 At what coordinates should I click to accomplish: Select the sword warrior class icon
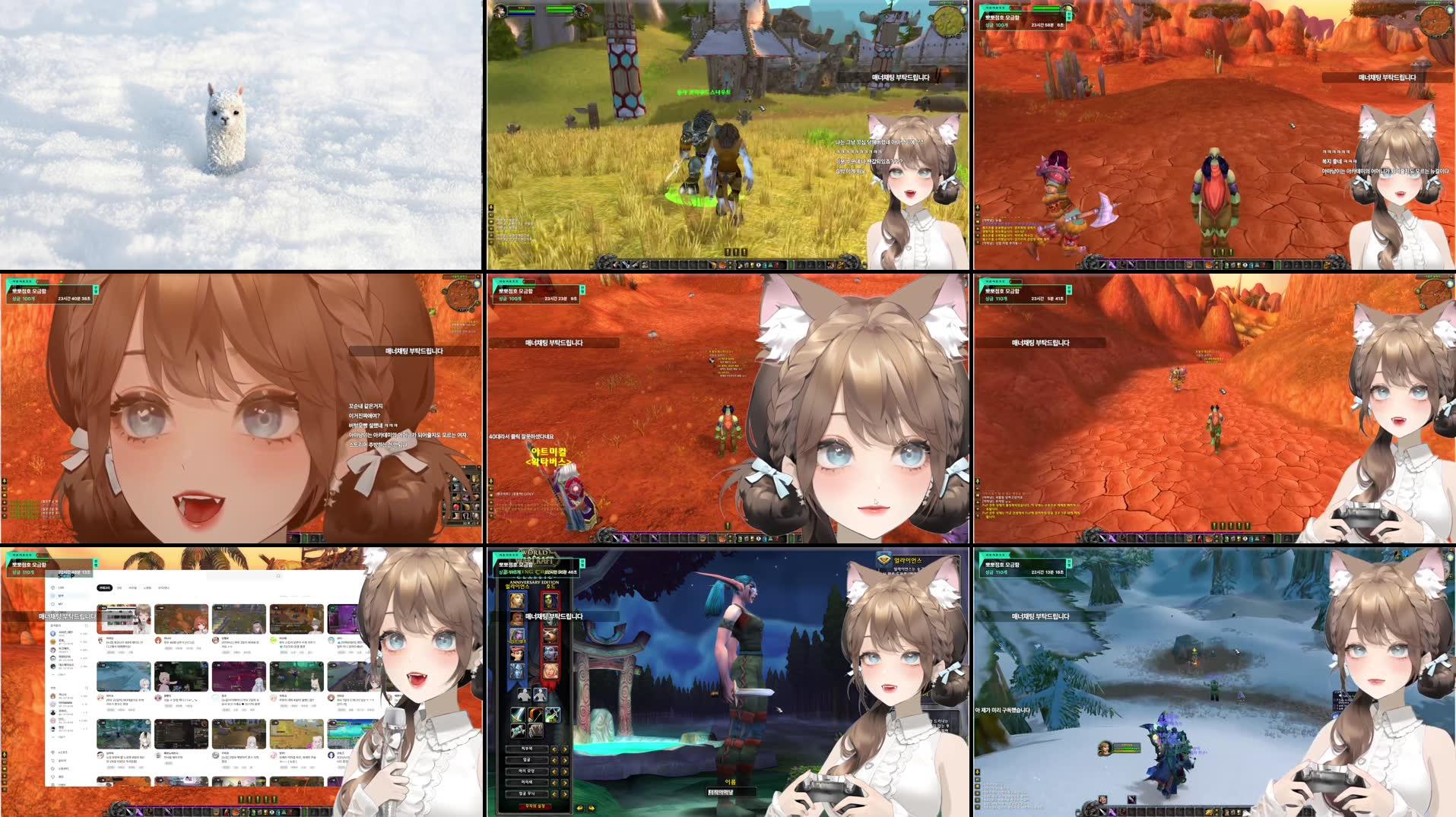pyautogui.click(x=519, y=715)
